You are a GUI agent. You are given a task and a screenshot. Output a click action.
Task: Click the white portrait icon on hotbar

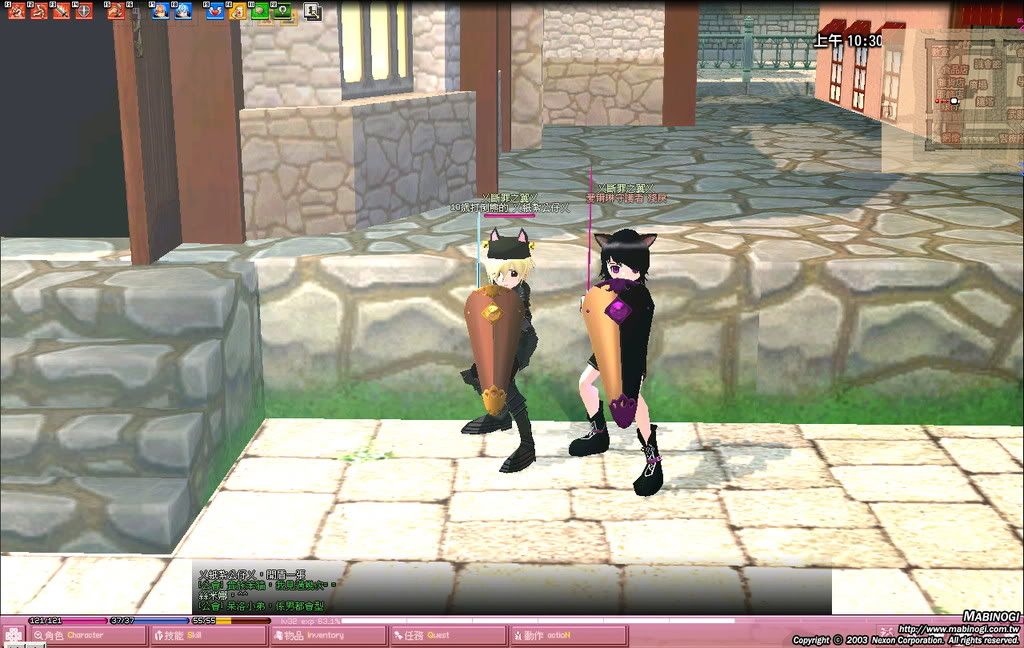coord(312,11)
